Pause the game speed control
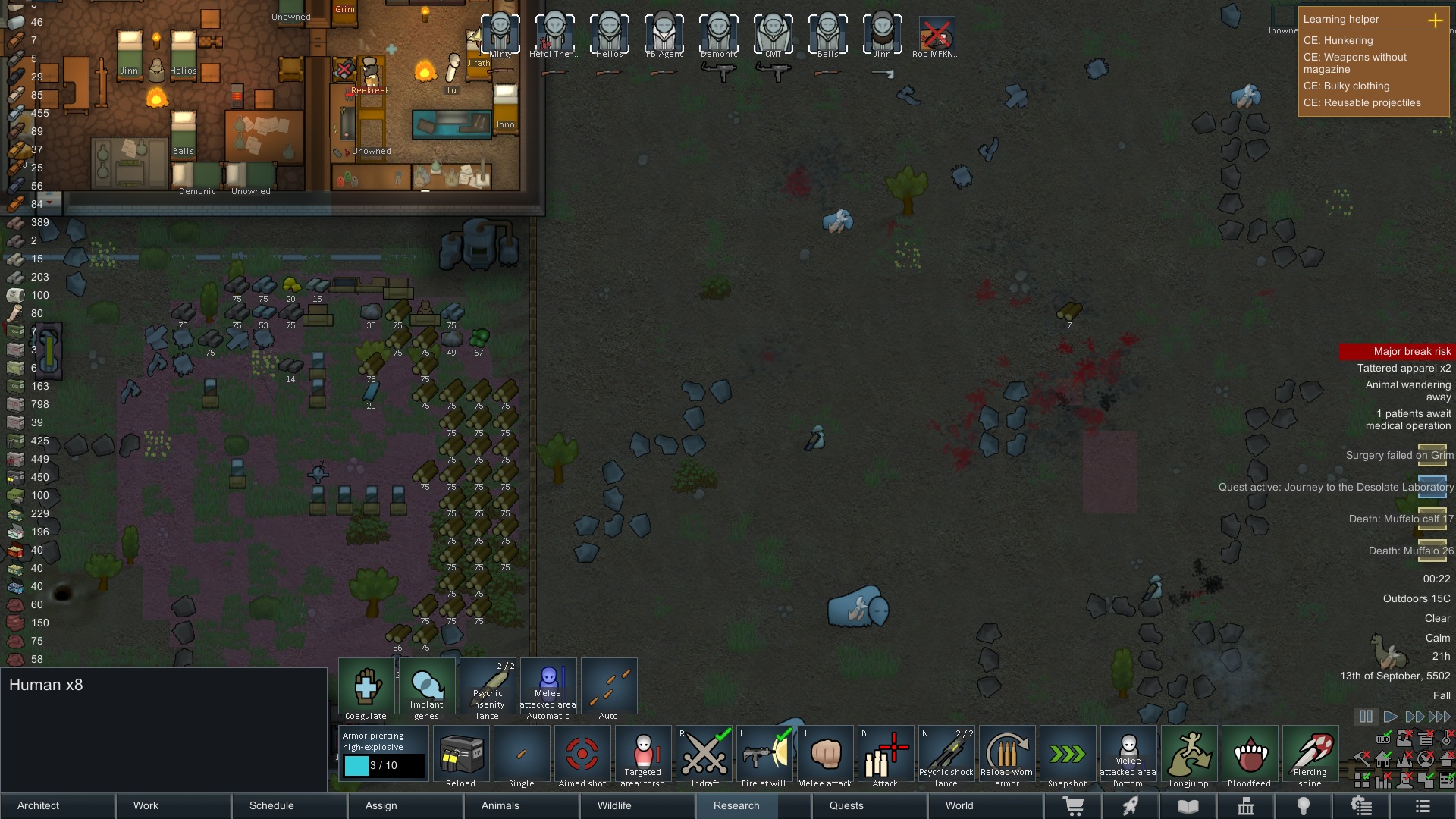 click(1366, 717)
